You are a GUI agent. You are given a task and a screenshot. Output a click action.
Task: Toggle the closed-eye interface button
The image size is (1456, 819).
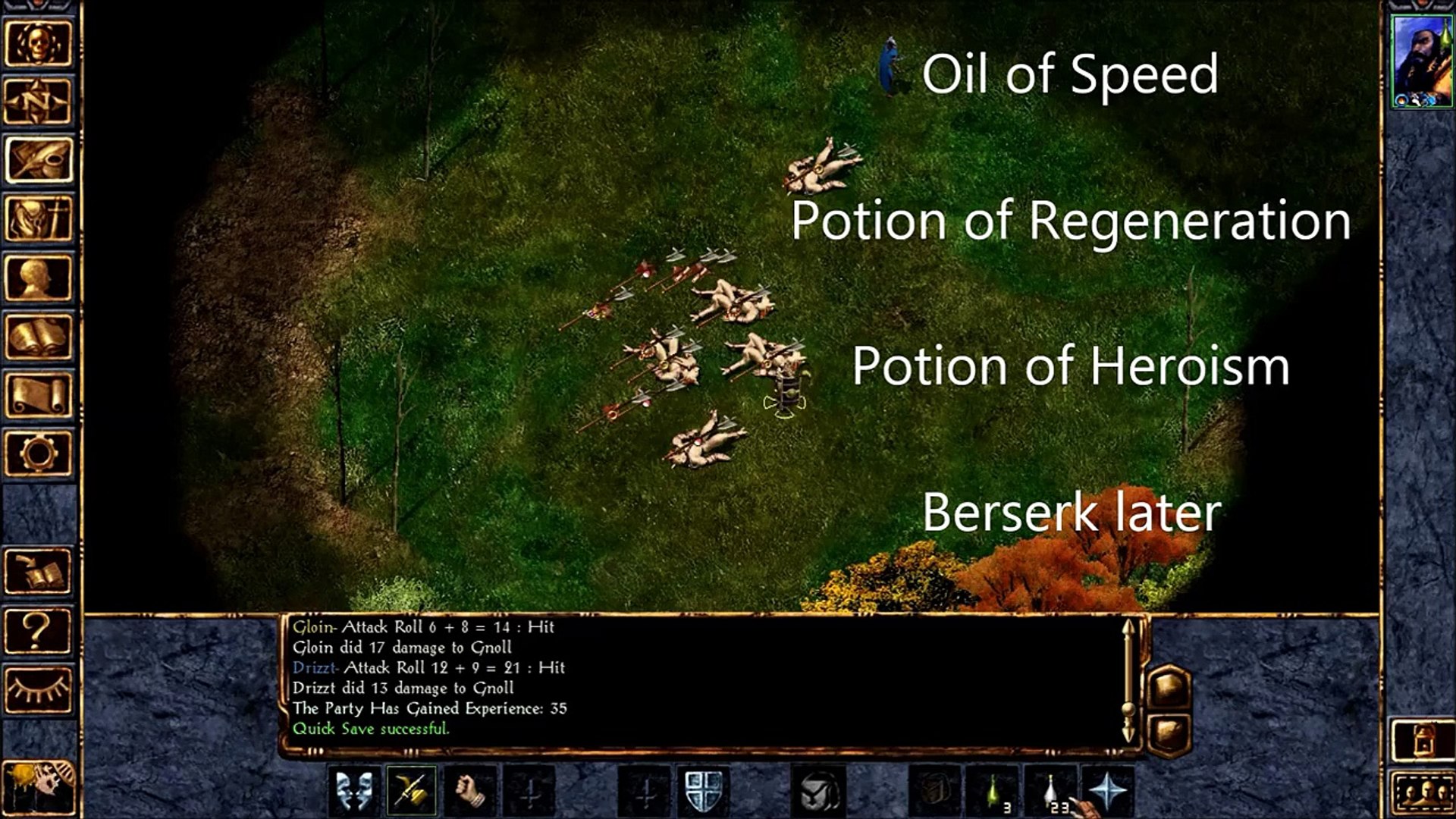(x=39, y=689)
